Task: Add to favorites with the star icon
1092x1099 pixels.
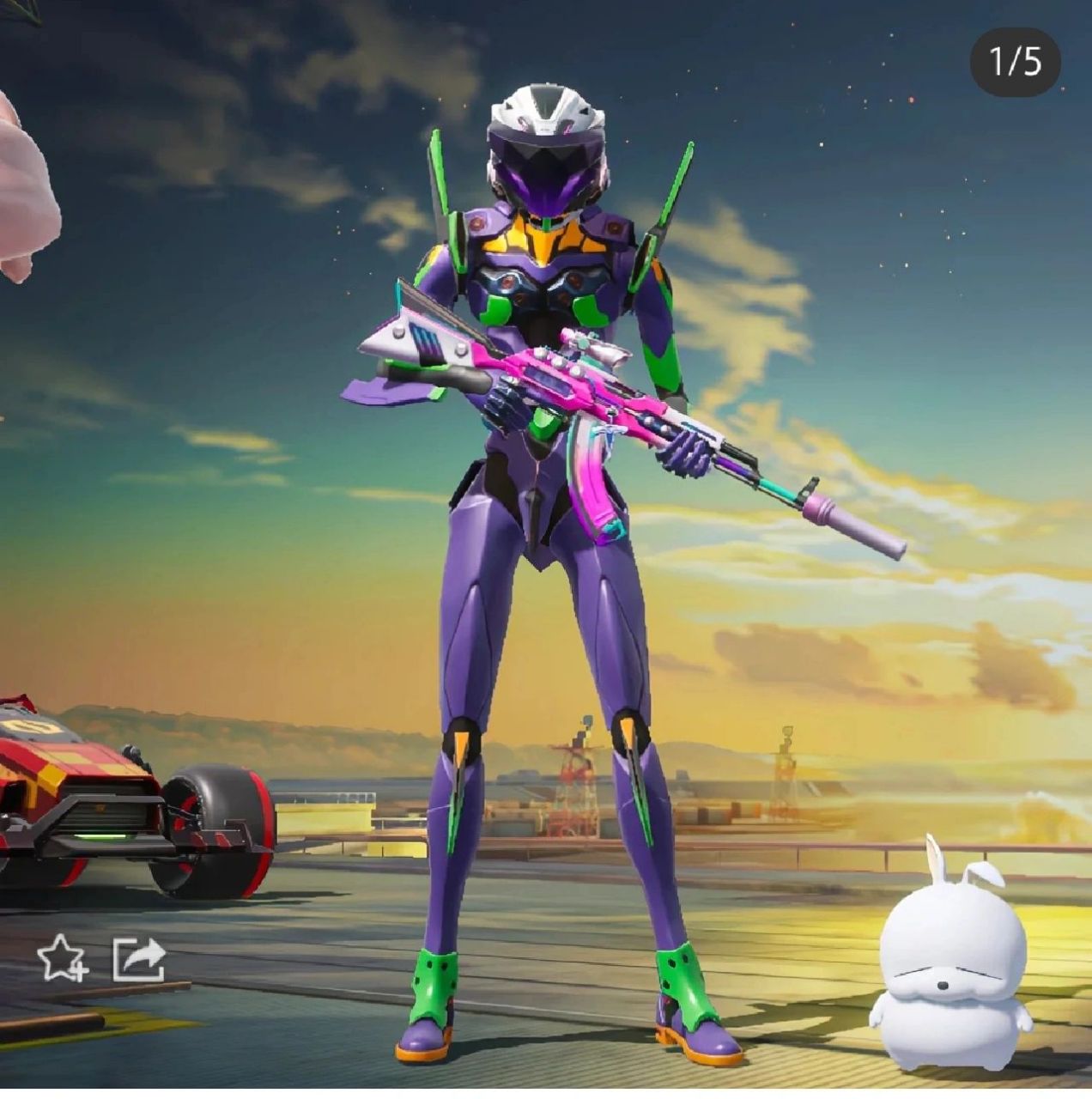Action: coord(62,958)
